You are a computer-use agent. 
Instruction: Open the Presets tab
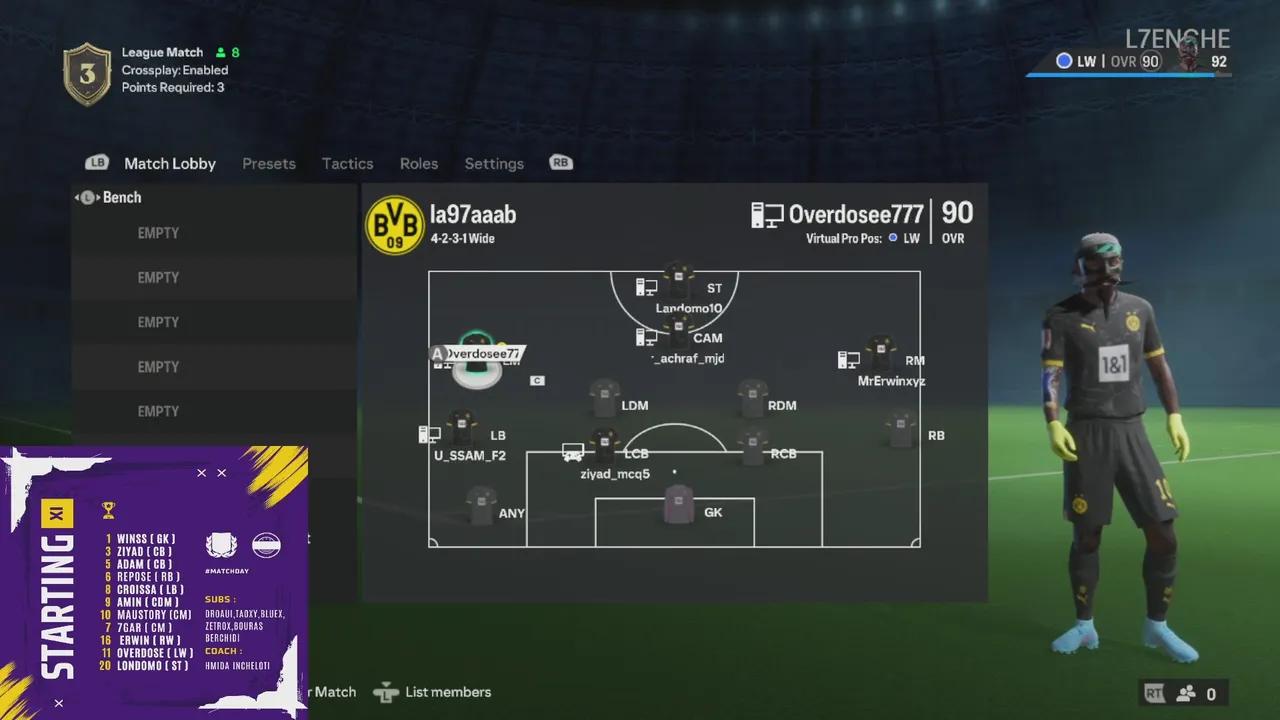(269, 164)
